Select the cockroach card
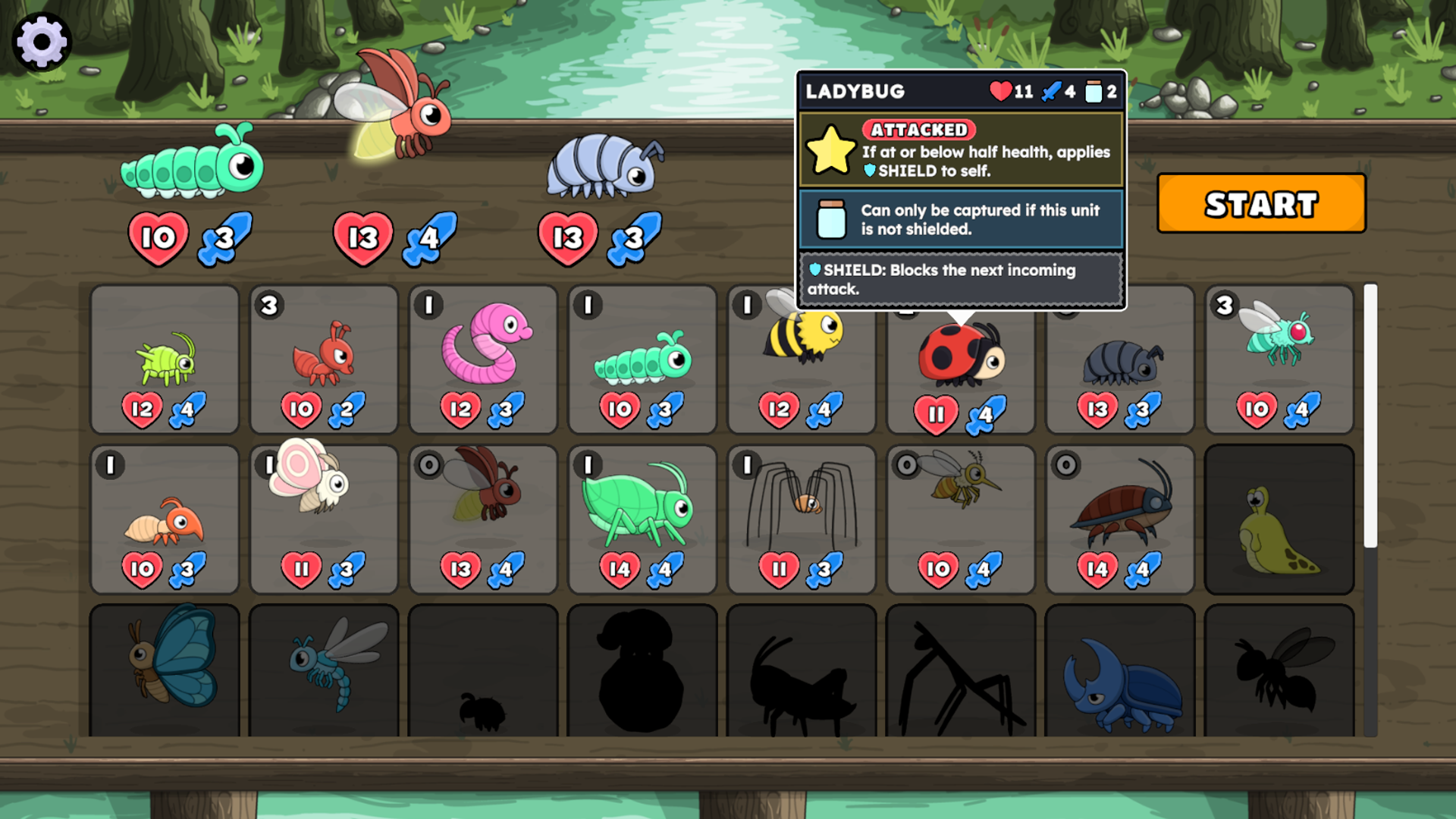Image resolution: width=1456 pixels, height=819 pixels. (1119, 516)
